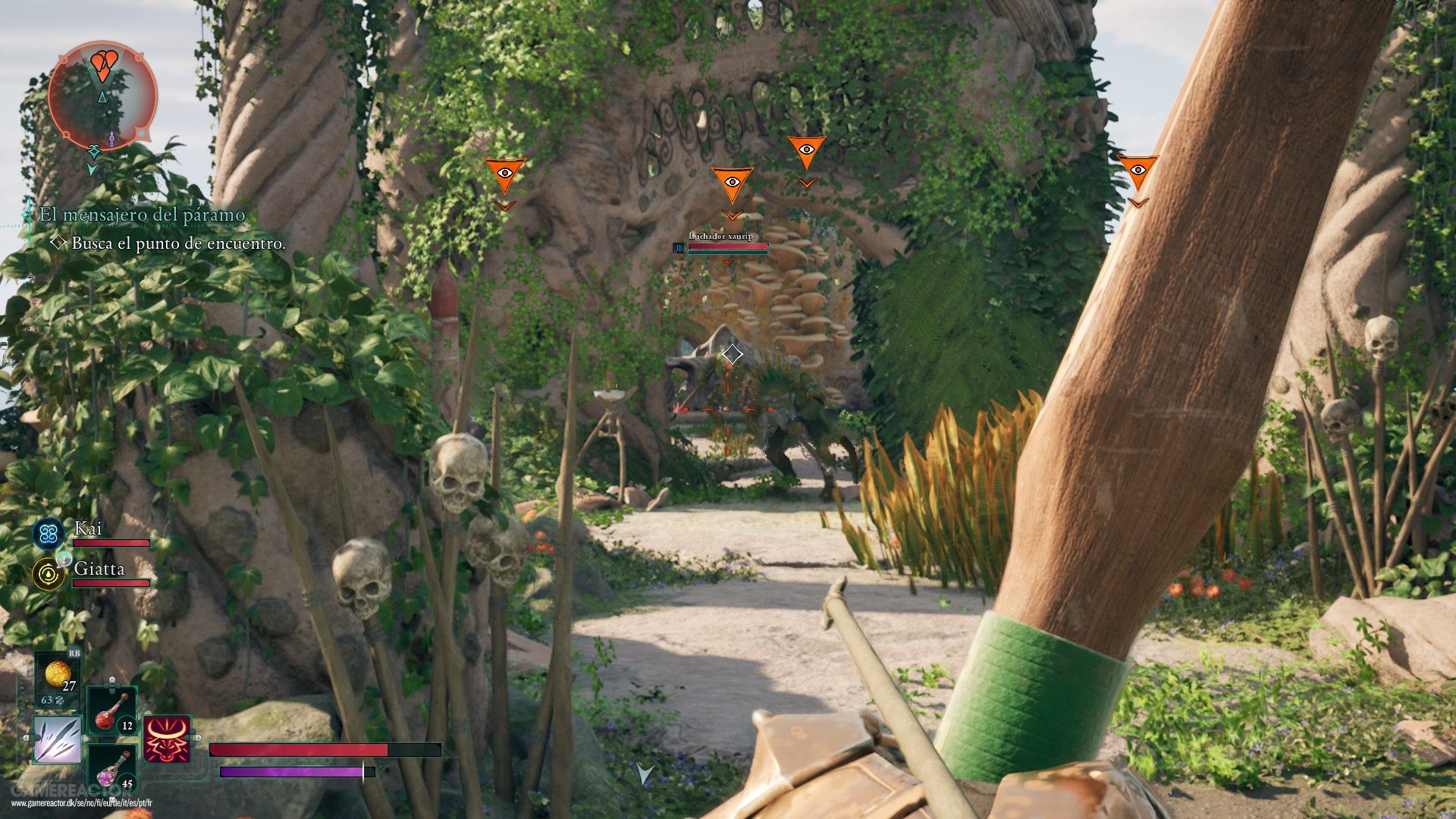Expand the teal compass arrow below the minimap

[94, 168]
